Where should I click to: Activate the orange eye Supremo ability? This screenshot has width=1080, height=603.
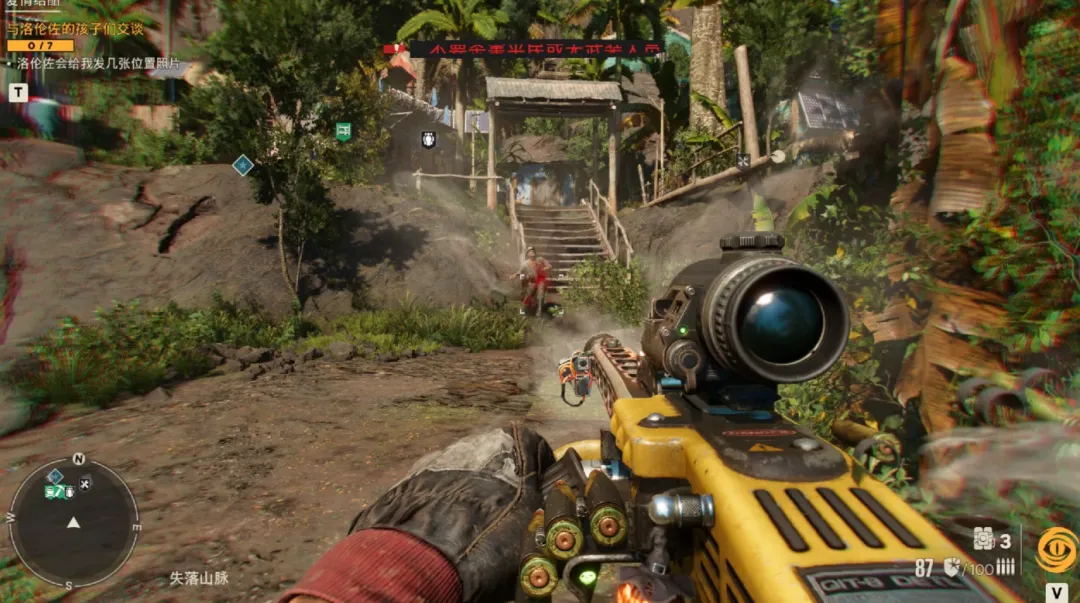point(1057,549)
